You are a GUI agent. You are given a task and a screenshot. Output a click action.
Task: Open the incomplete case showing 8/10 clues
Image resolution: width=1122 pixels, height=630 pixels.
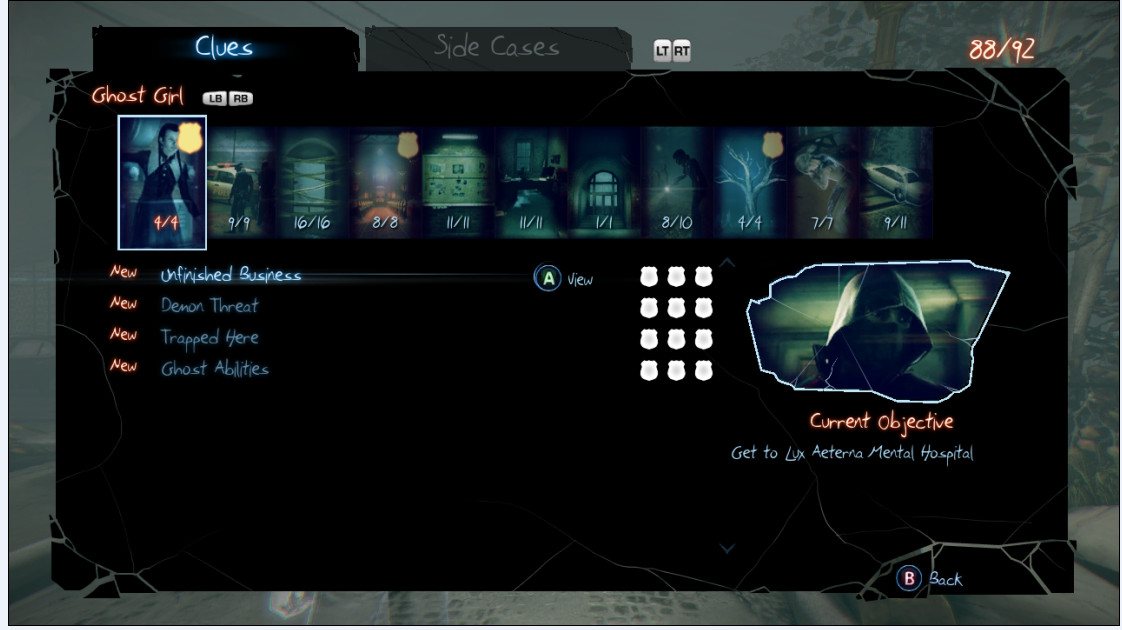pyautogui.click(x=677, y=183)
